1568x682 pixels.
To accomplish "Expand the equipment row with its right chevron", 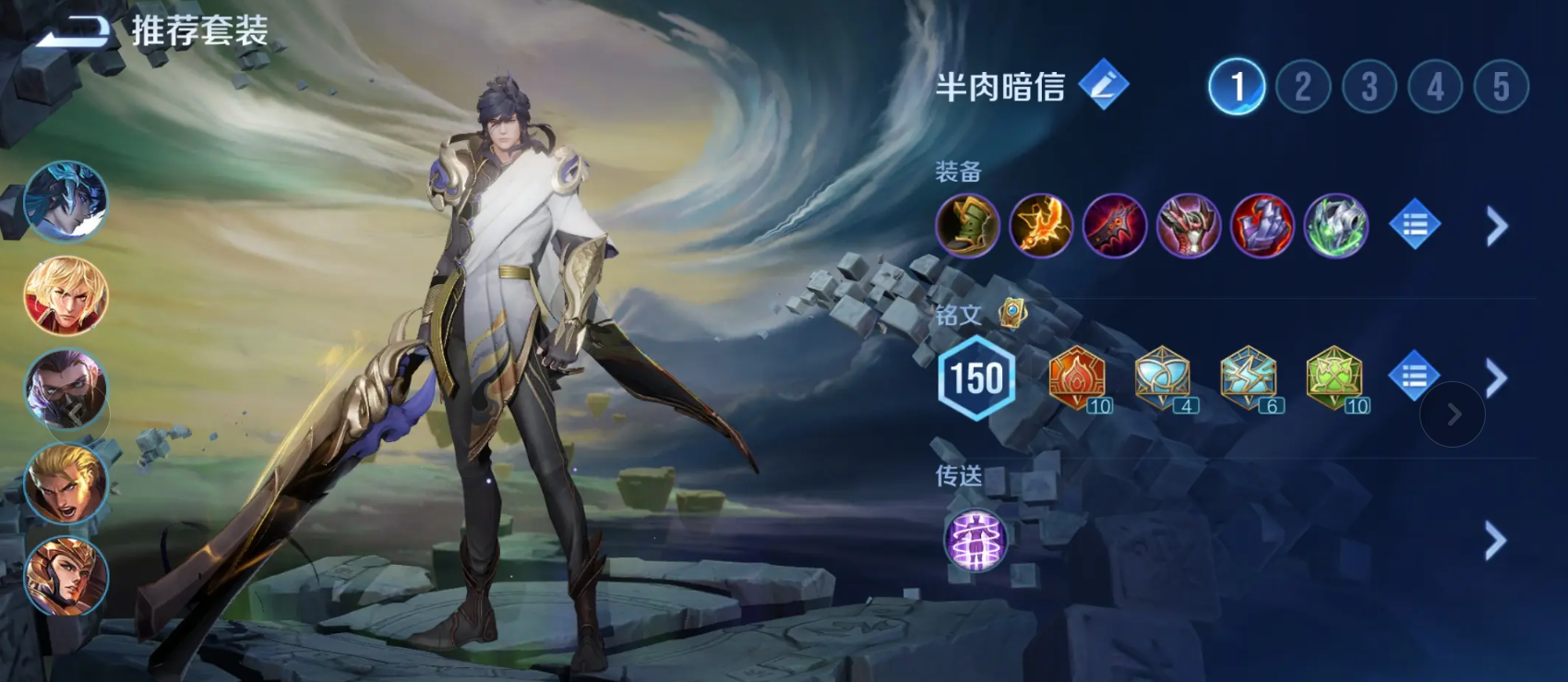I will point(1495,226).
